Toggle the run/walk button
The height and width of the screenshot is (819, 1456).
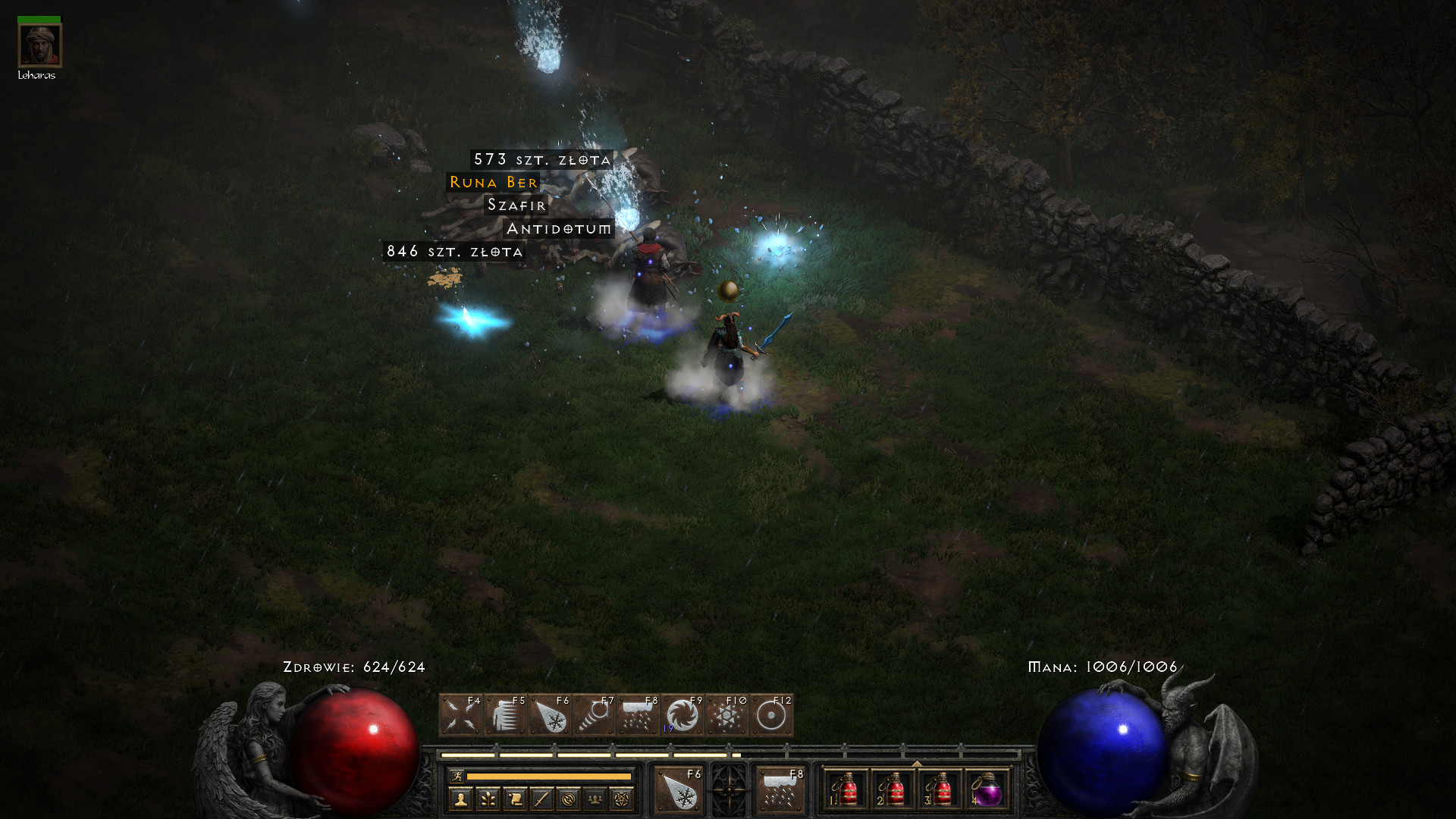[457, 776]
